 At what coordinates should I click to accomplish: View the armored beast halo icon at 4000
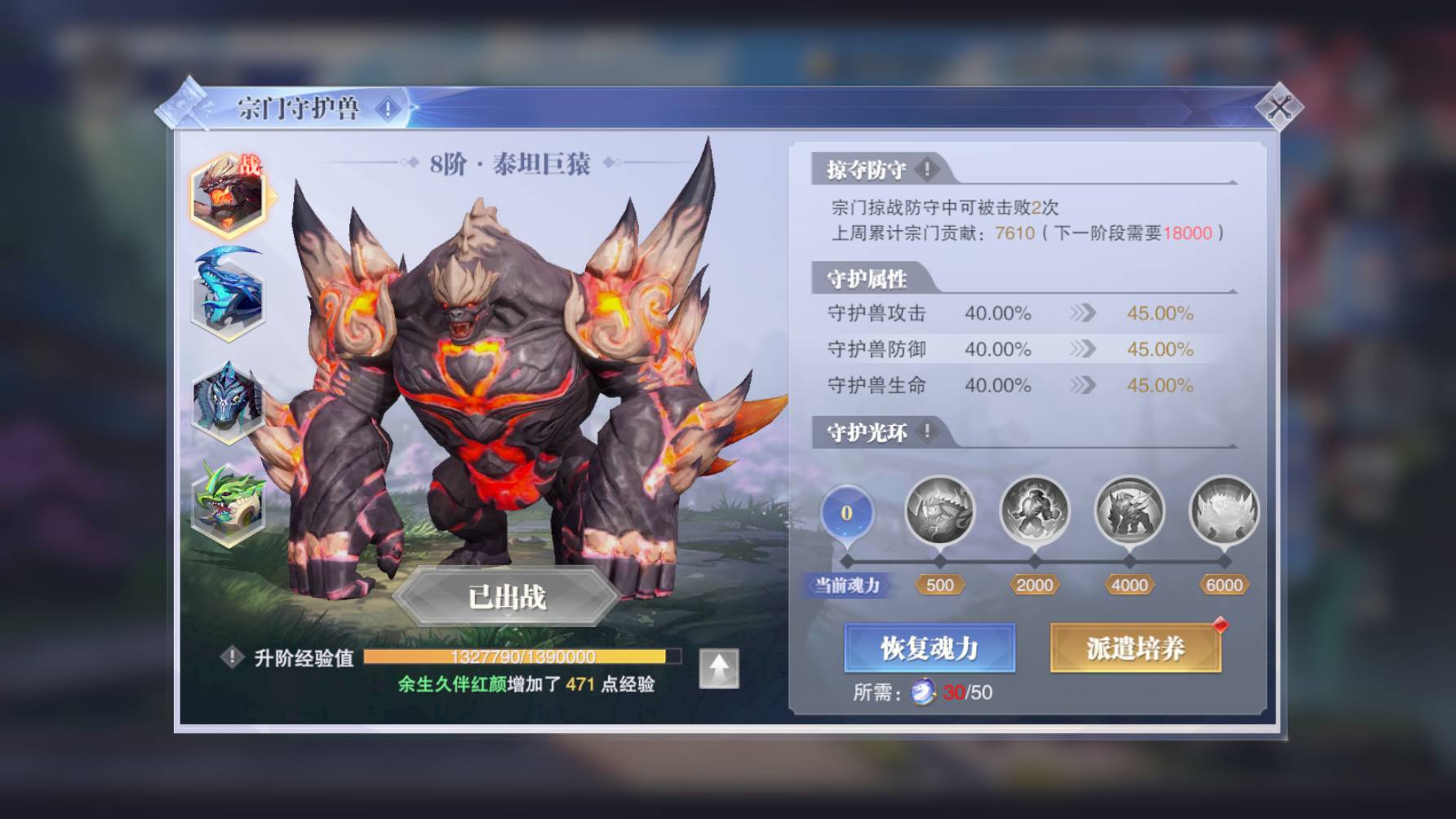[1130, 511]
